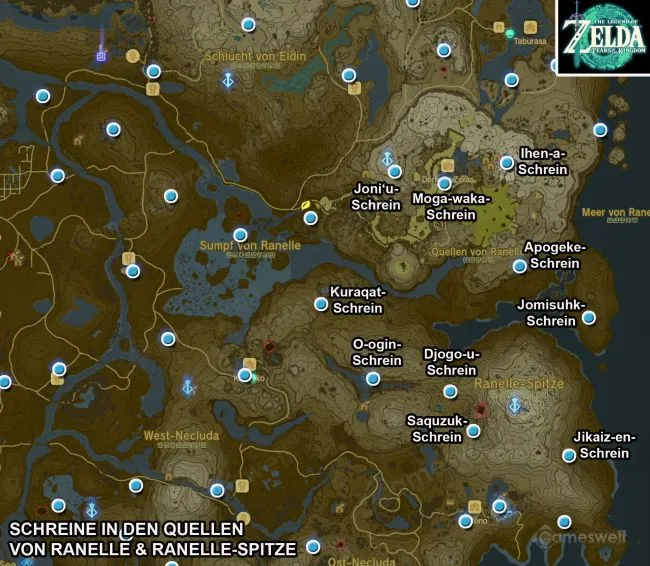Choose the O-ogin-Schrein shrine marker
Screen dimensions: 650x566
pyautogui.click(x=373, y=378)
